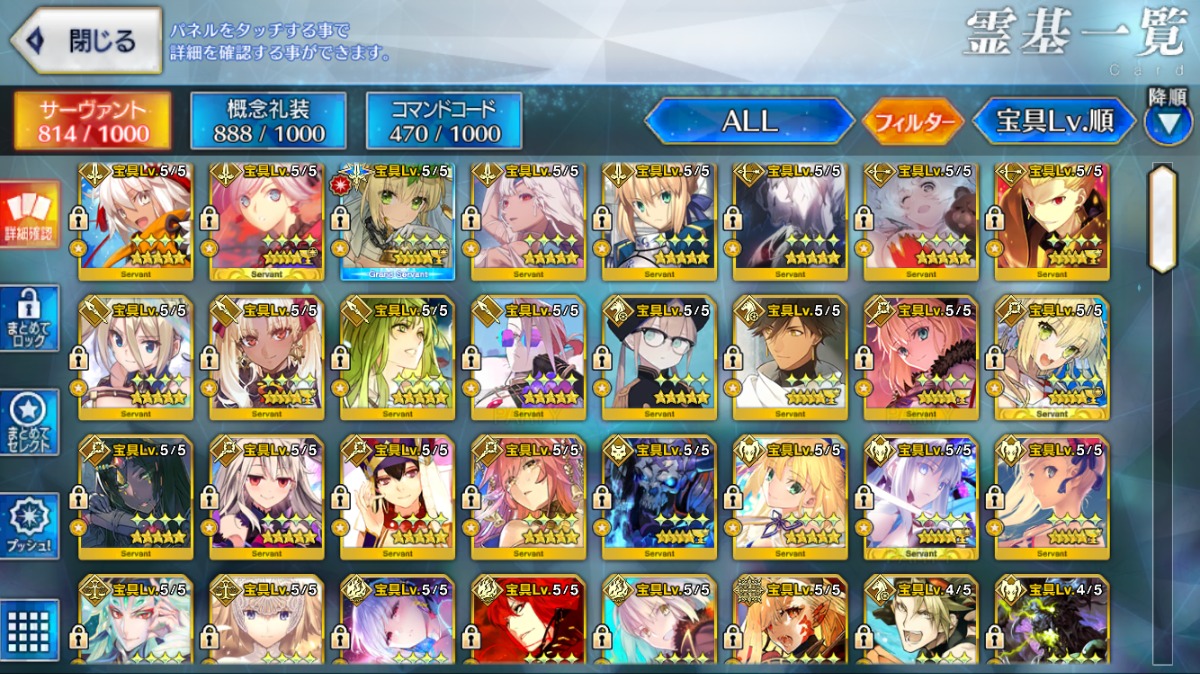Choose the red-eyed golden armor servant card
1200x674 pixels.
(x=1051, y=221)
